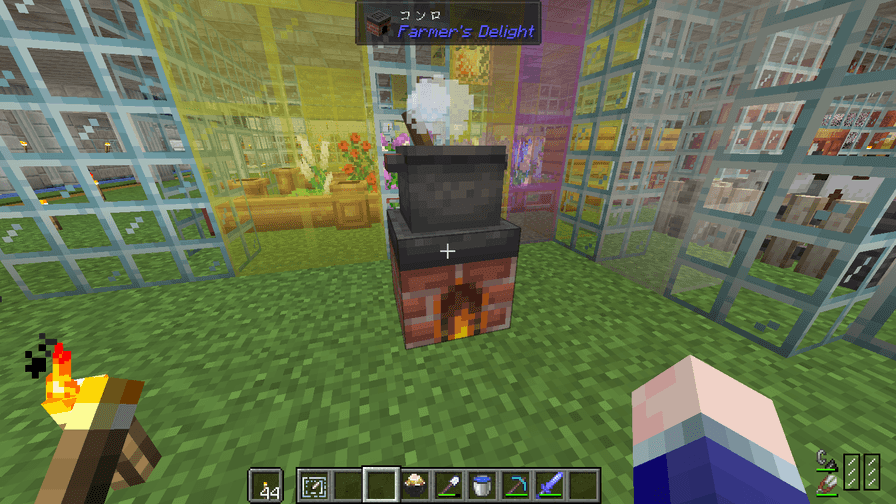Click the Farmer's Delight block tooltip

448,23
